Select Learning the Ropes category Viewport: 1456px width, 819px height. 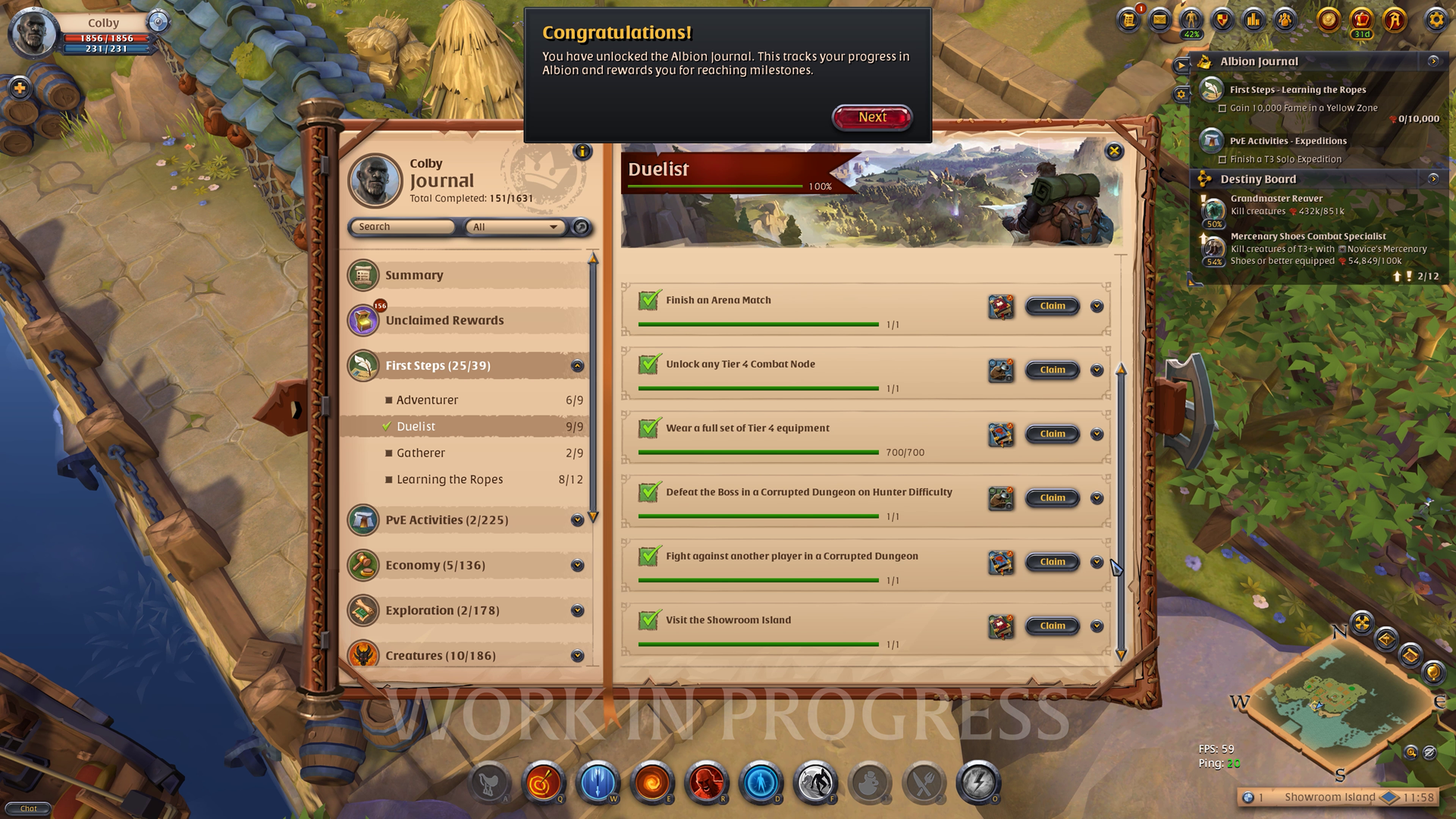[450, 479]
